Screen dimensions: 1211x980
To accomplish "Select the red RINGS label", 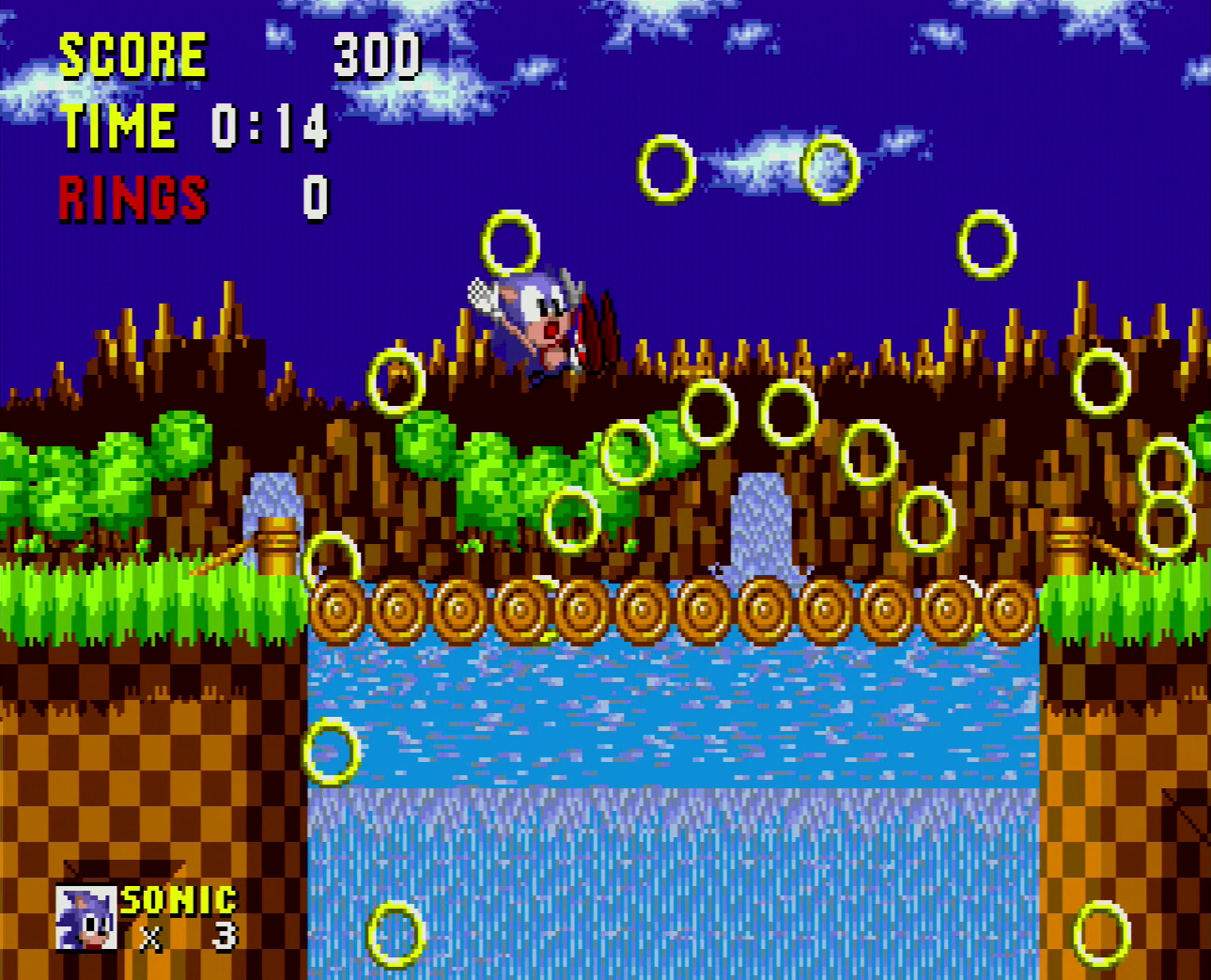I will [x=133, y=197].
